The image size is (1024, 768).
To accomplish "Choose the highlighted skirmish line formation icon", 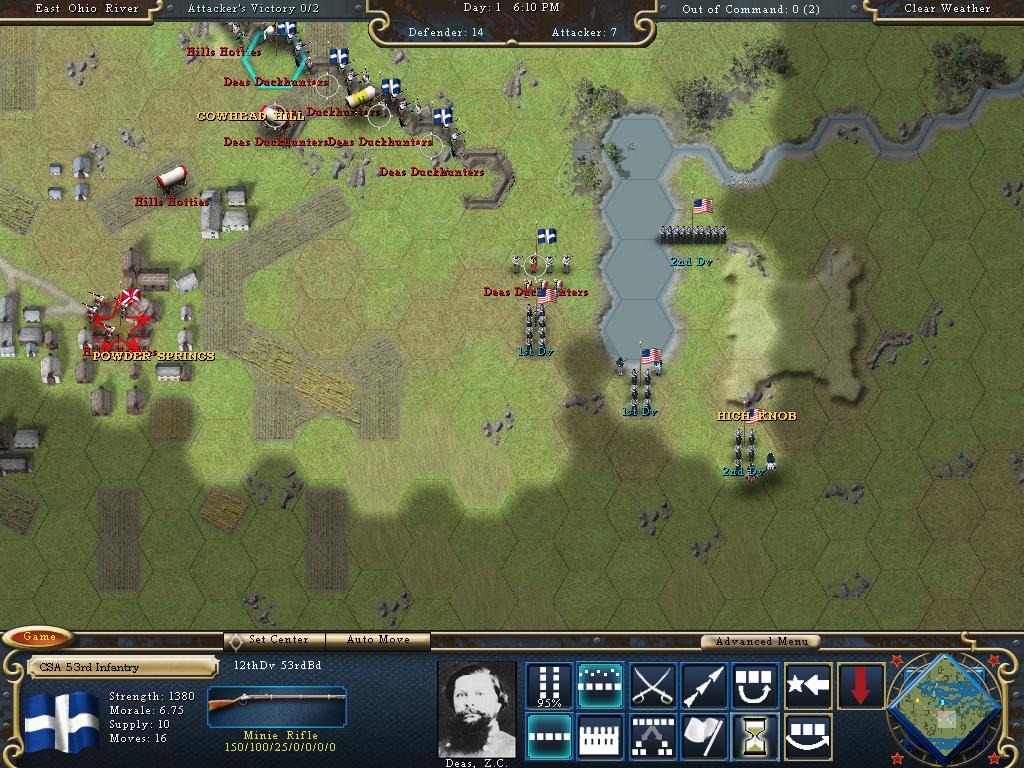I will (x=600, y=685).
